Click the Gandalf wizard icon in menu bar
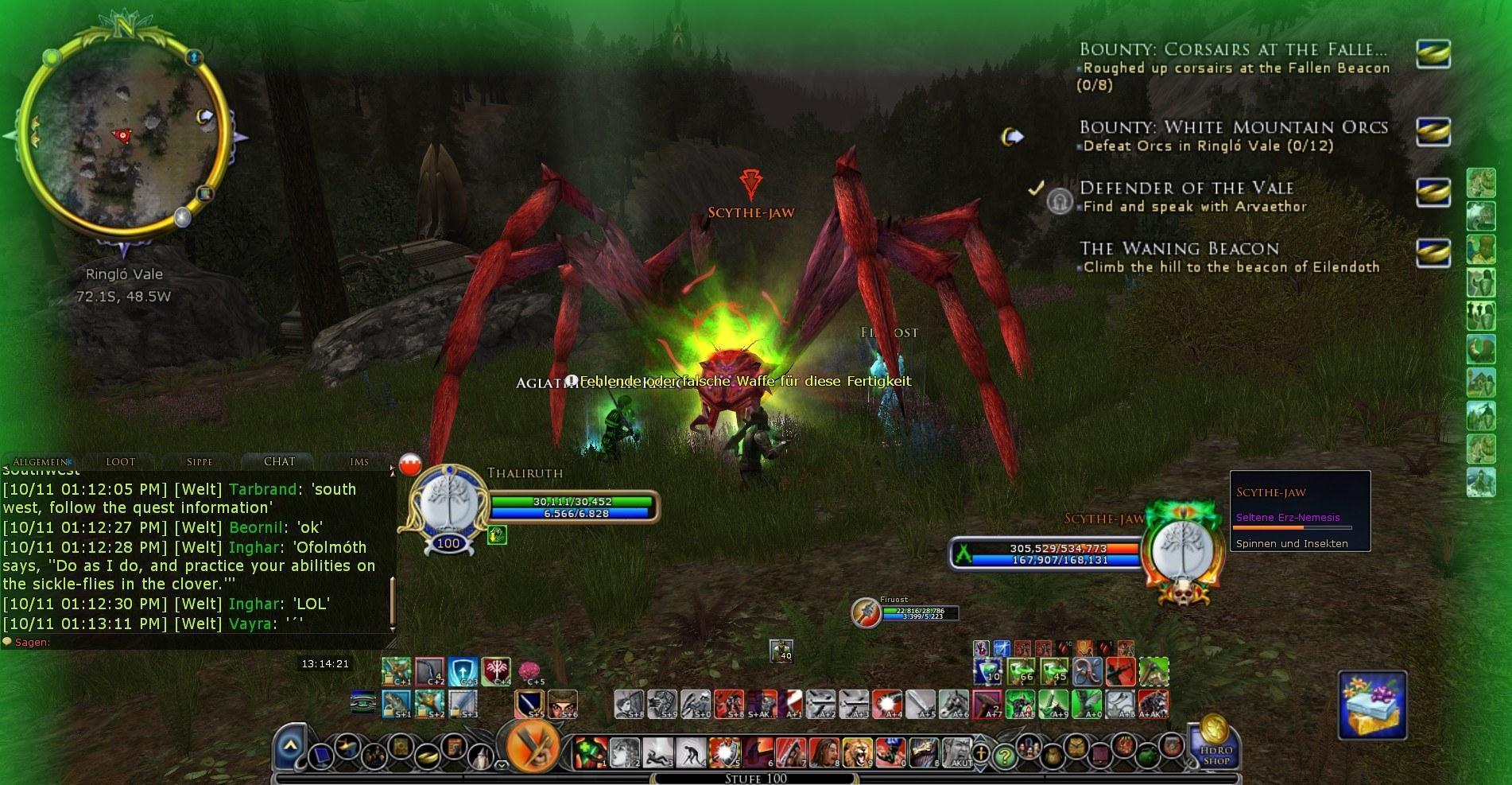The height and width of the screenshot is (785, 1512). pos(479,753)
